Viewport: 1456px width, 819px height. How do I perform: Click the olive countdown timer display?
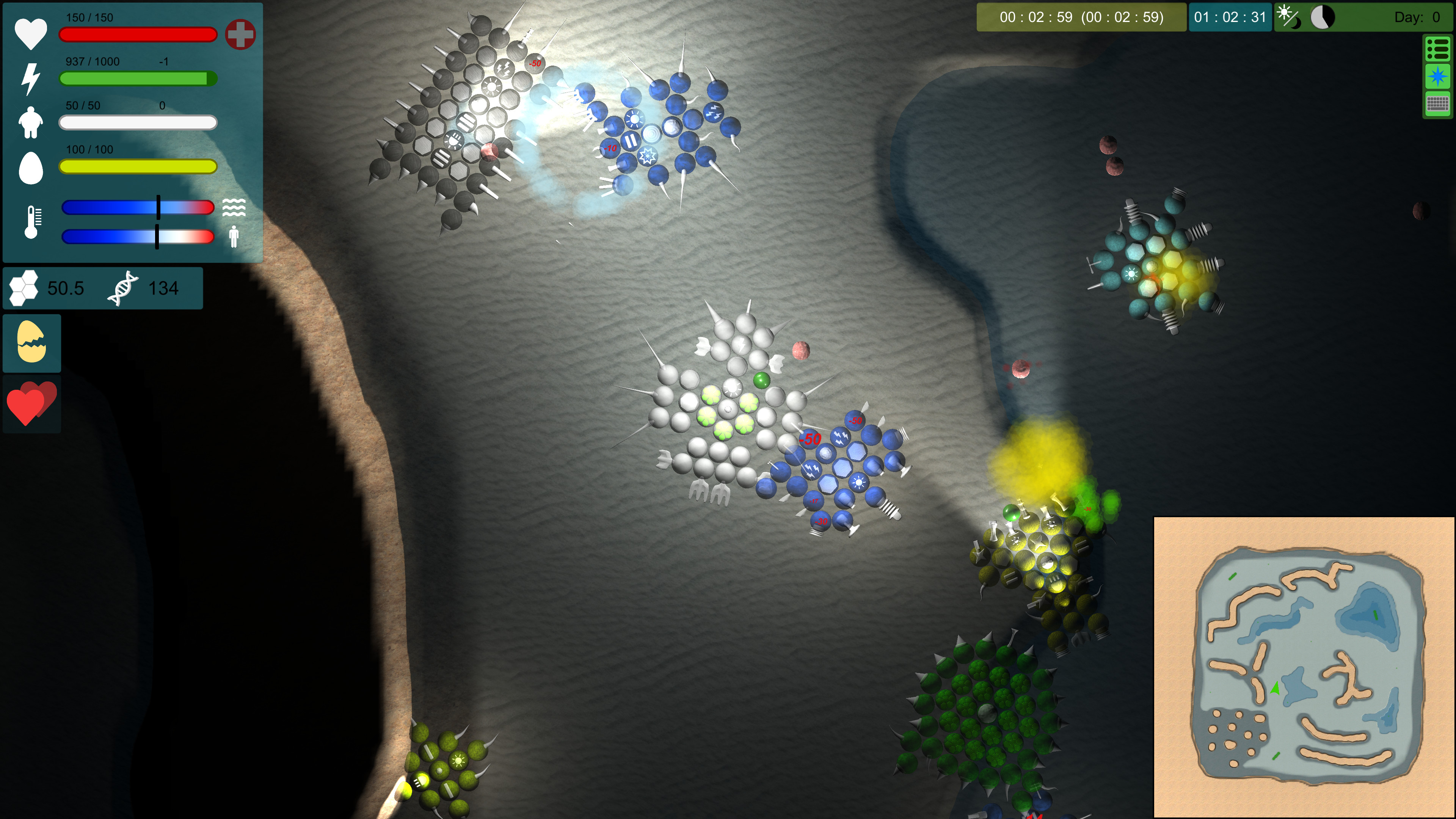click(x=1081, y=17)
